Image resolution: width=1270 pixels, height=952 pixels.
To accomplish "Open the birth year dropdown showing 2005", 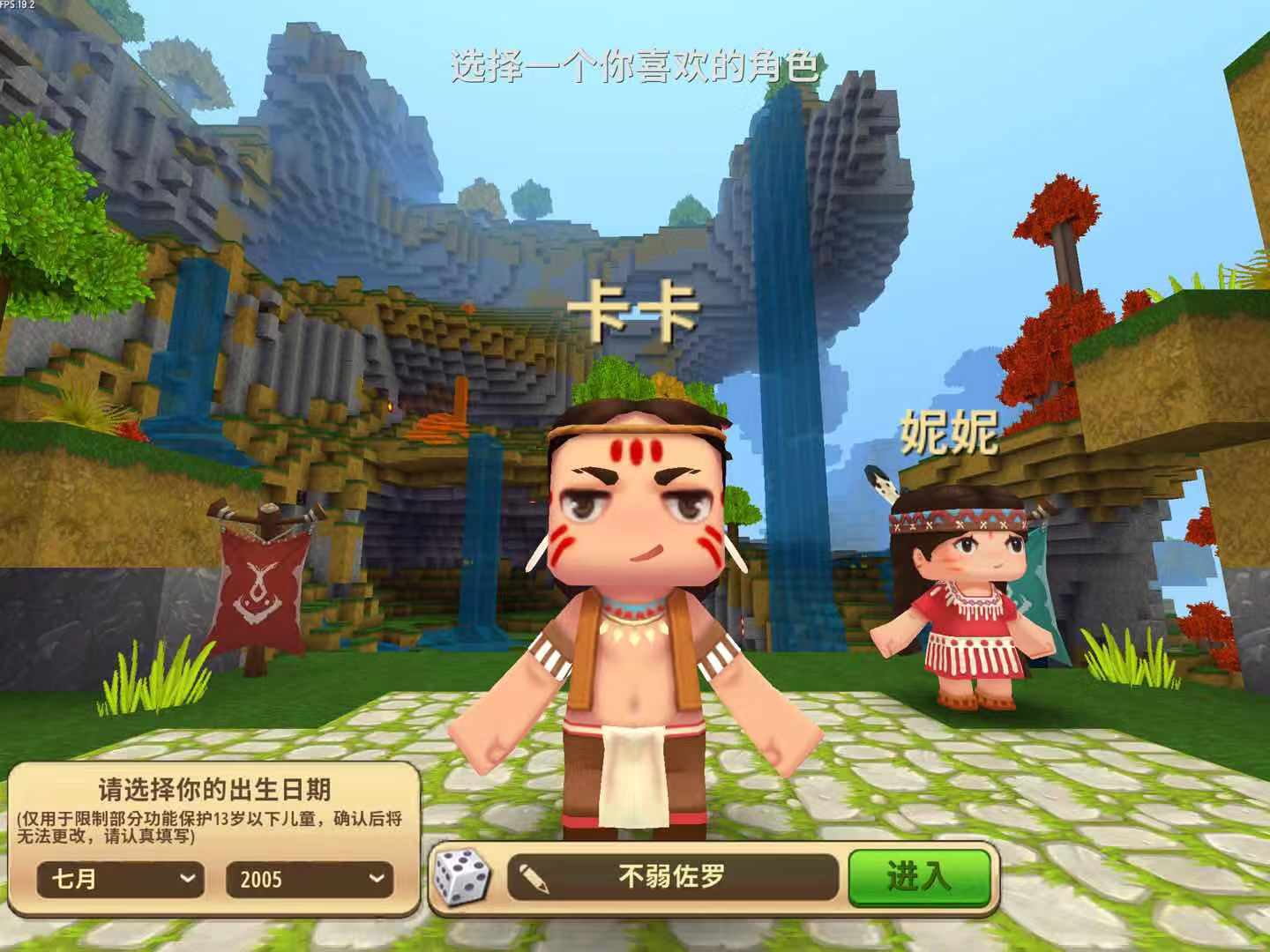I will (x=309, y=879).
